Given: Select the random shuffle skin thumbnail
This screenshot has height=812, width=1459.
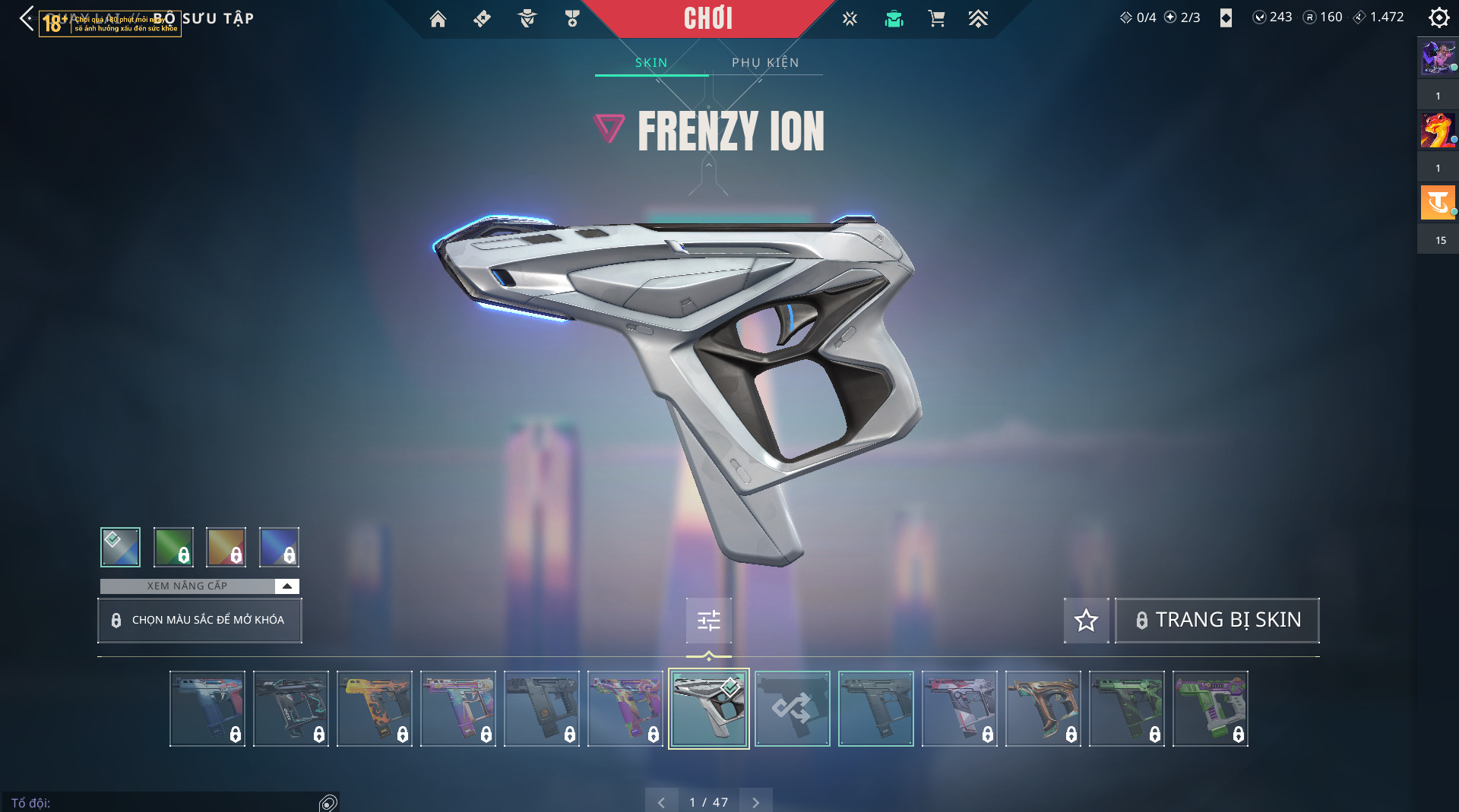Looking at the screenshot, I should pyautogui.click(x=792, y=709).
